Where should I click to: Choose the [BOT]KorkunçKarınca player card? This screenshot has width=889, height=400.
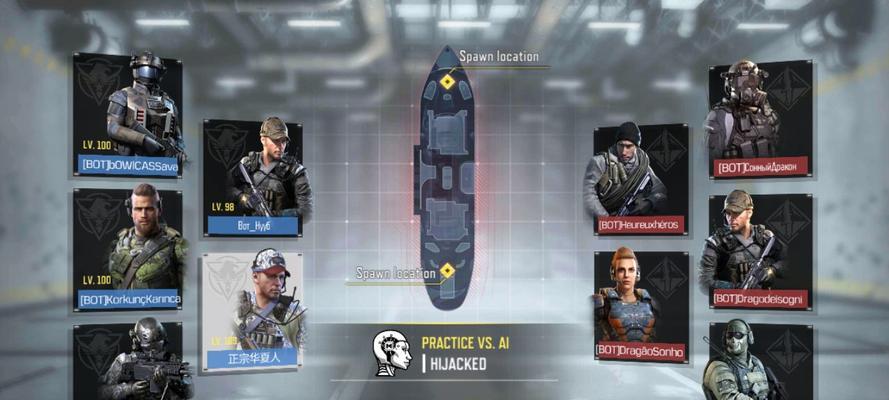point(128,249)
